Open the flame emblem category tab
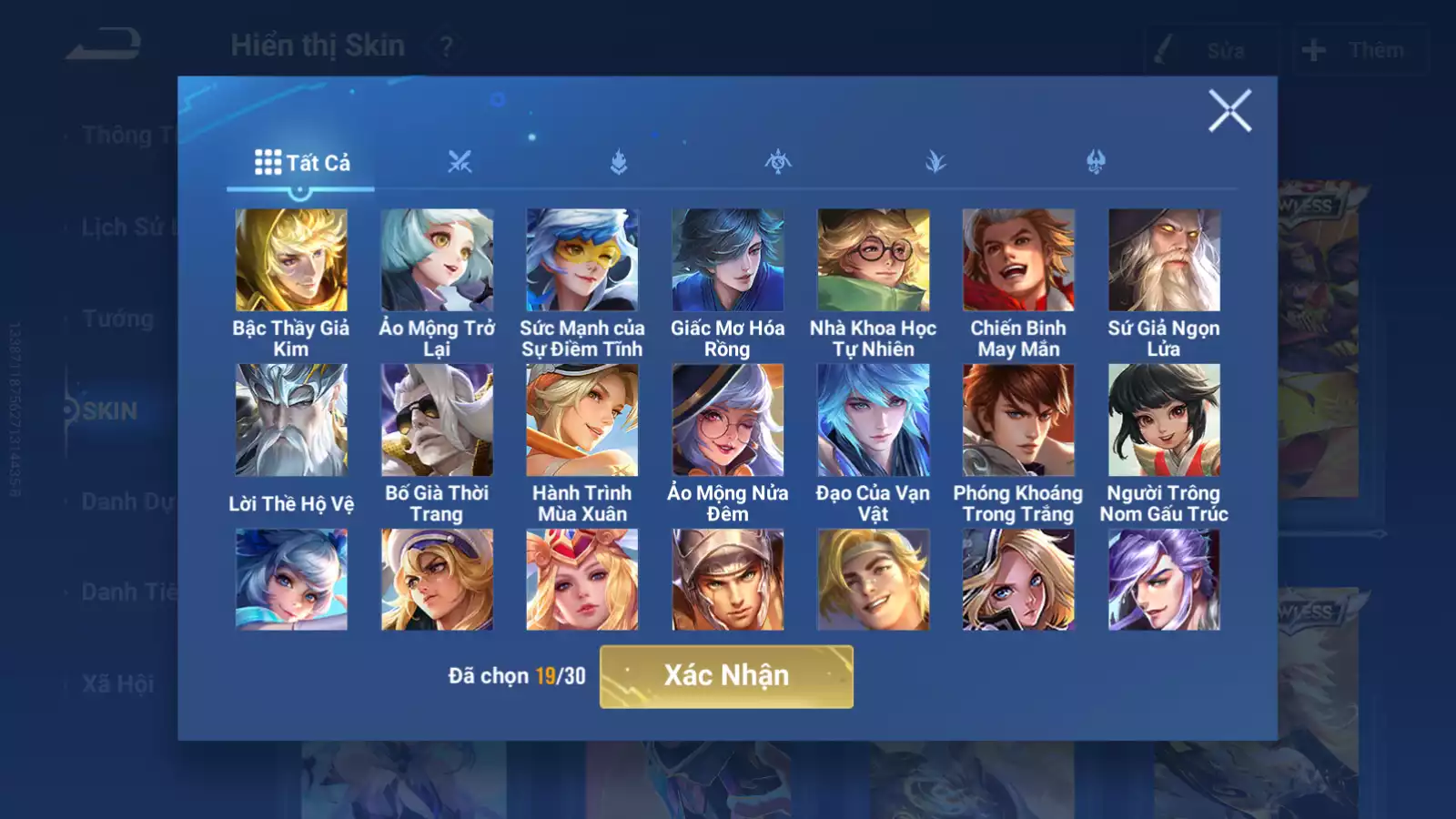Screen dimensions: 1456x819 [619, 163]
